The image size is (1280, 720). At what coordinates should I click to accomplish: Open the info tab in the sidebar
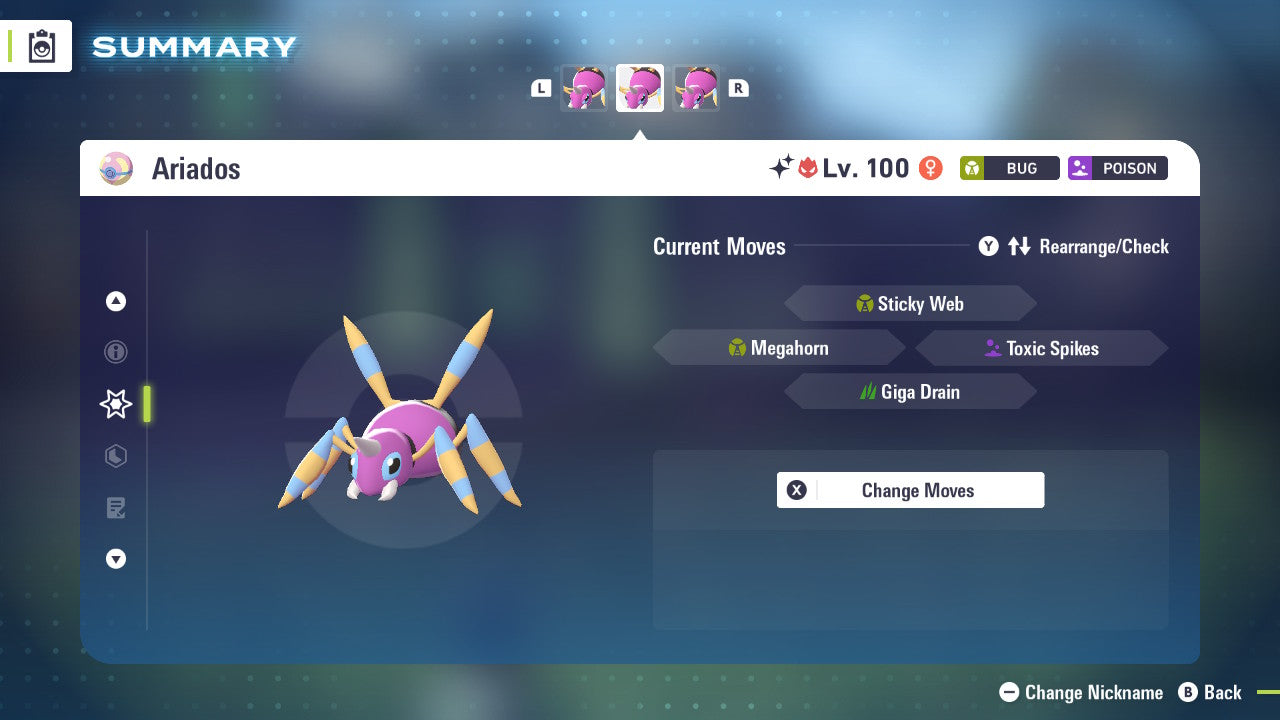pyautogui.click(x=115, y=352)
